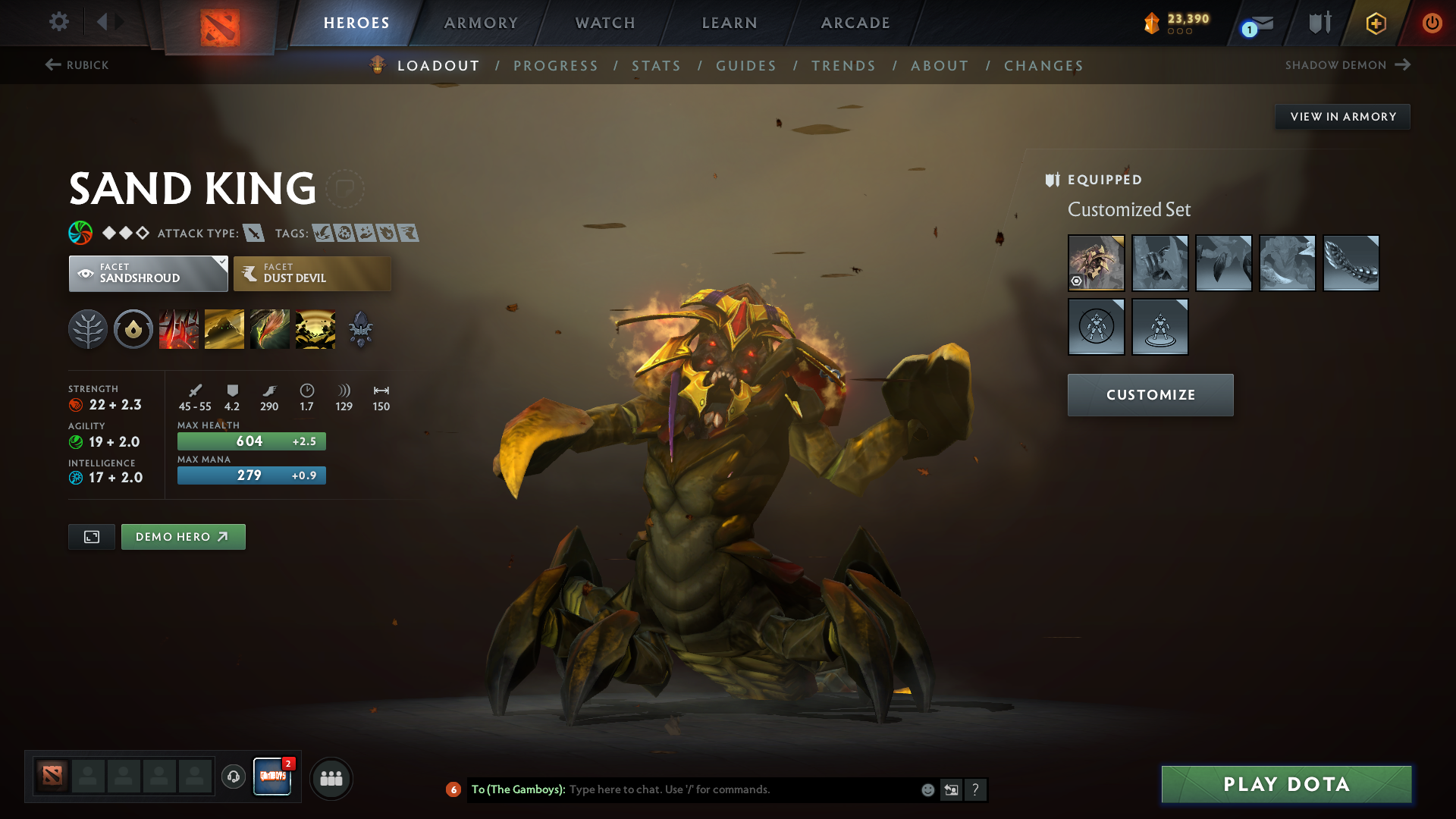Open the melee attack type icon
The height and width of the screenshot is (819, 1456).
(253, 234)
